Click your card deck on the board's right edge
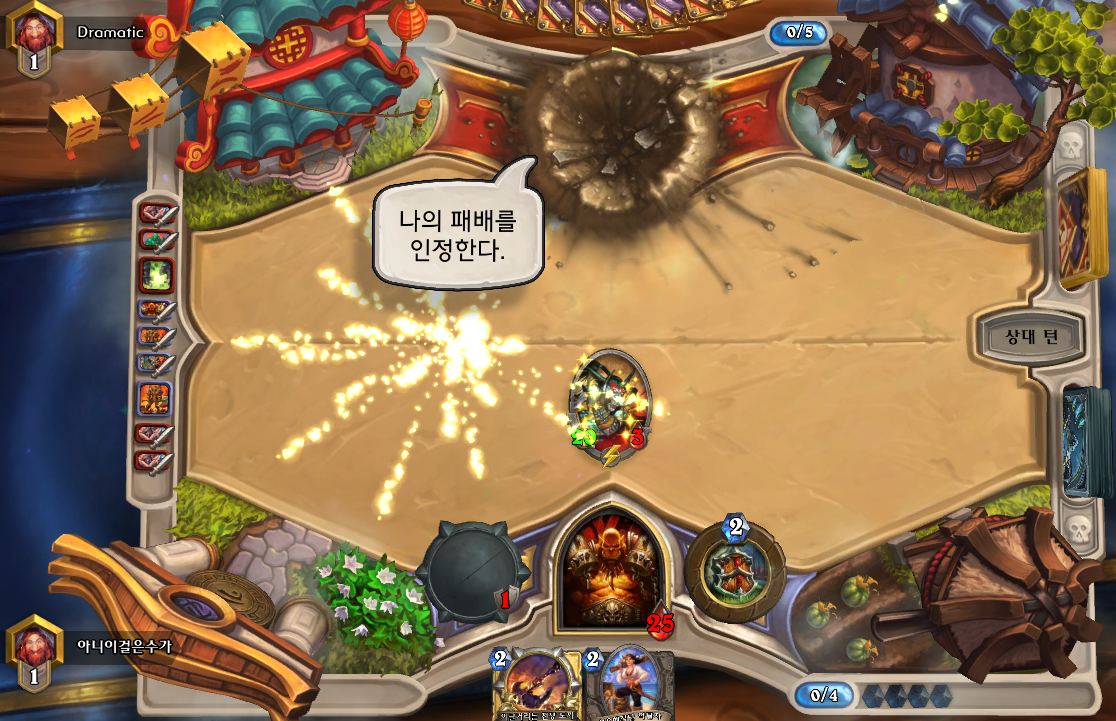Screen dimensions: 1116x721 click(1088, 440)
